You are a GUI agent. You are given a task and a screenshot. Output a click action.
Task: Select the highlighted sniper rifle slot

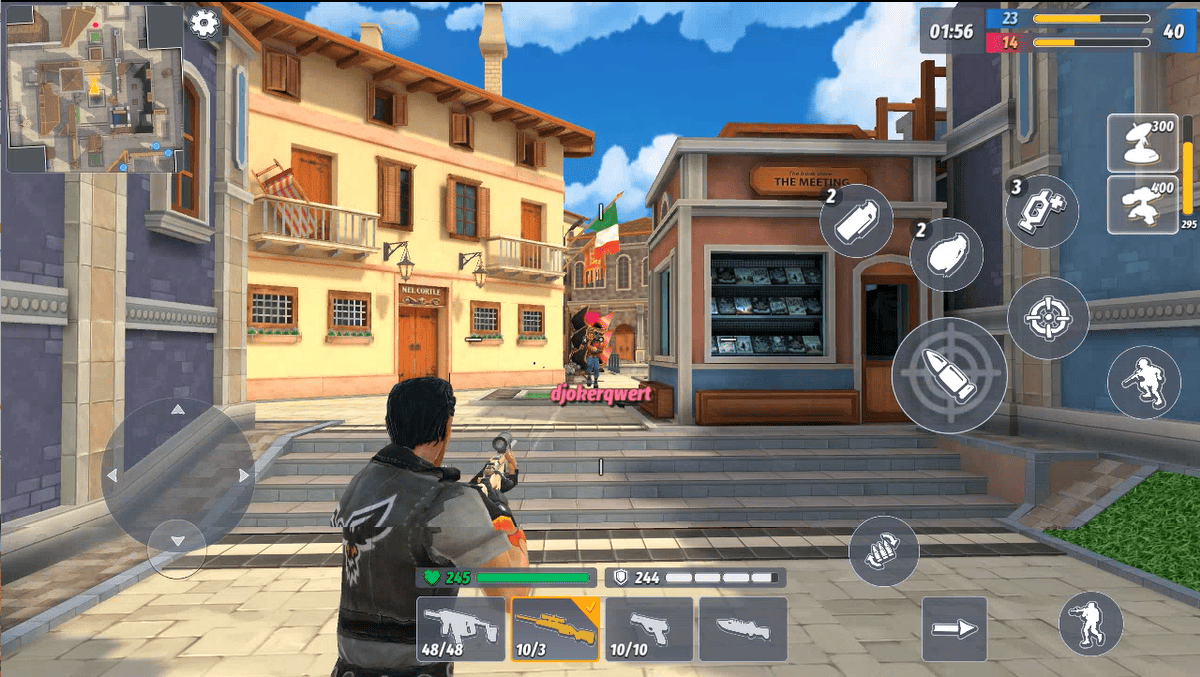555,629
